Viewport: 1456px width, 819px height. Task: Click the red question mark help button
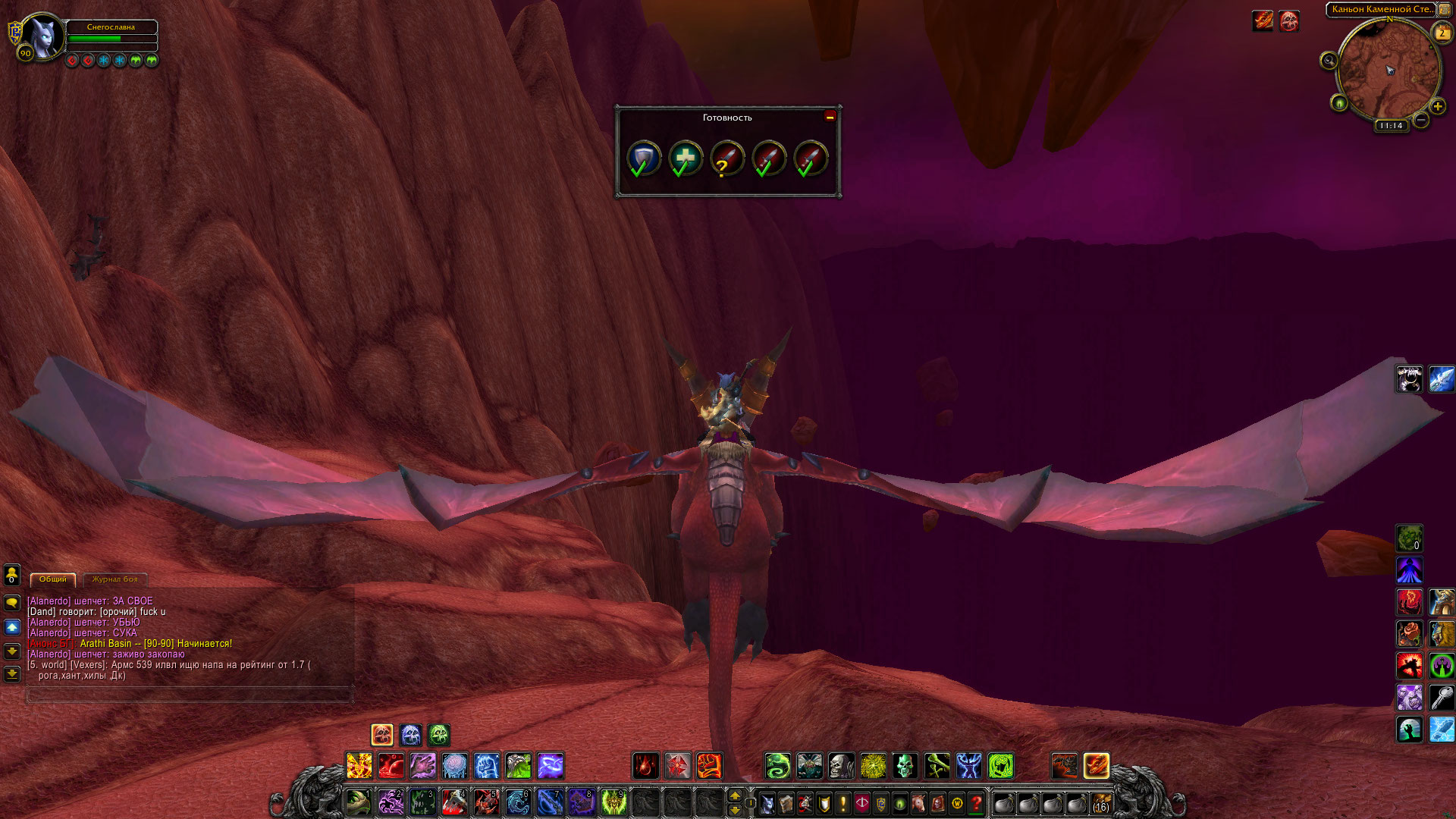coord(977,802)
